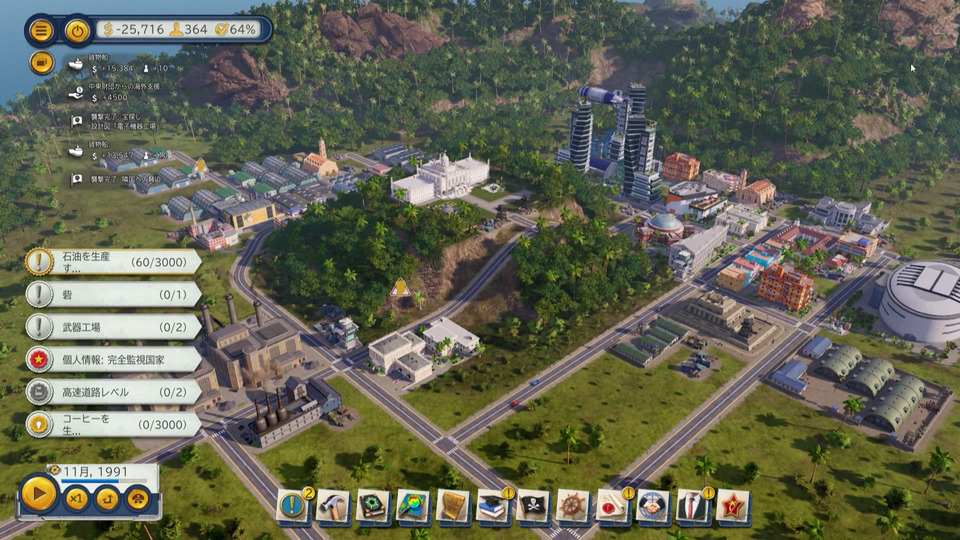The height and width of the screenshot is (540, 960).
Task: Open the edicts scroll icon
Action: coord(453,506)
